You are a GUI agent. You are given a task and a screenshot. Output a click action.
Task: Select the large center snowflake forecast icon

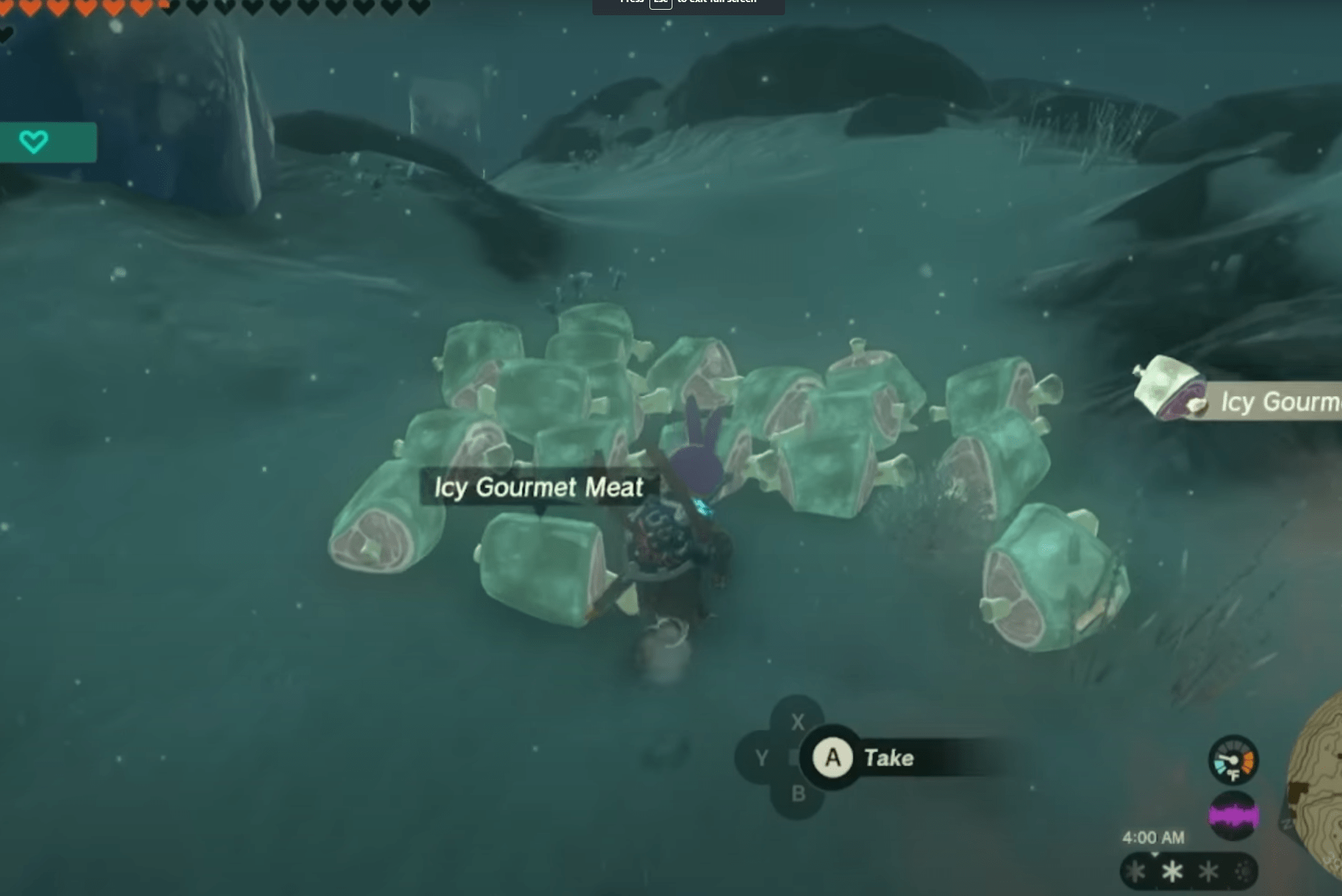[1173, 872]
